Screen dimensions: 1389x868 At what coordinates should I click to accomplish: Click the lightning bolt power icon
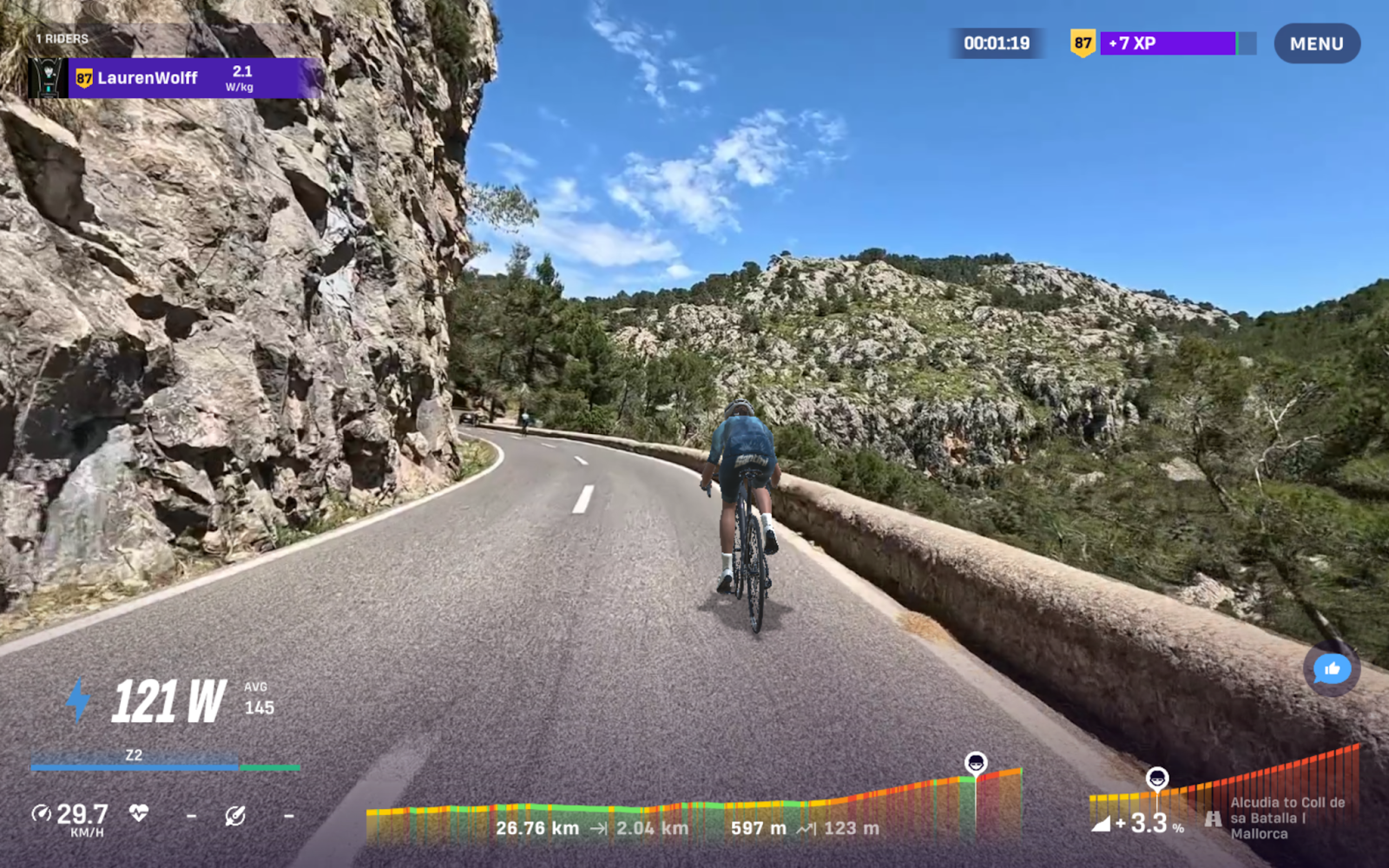[x=78, y=698]
